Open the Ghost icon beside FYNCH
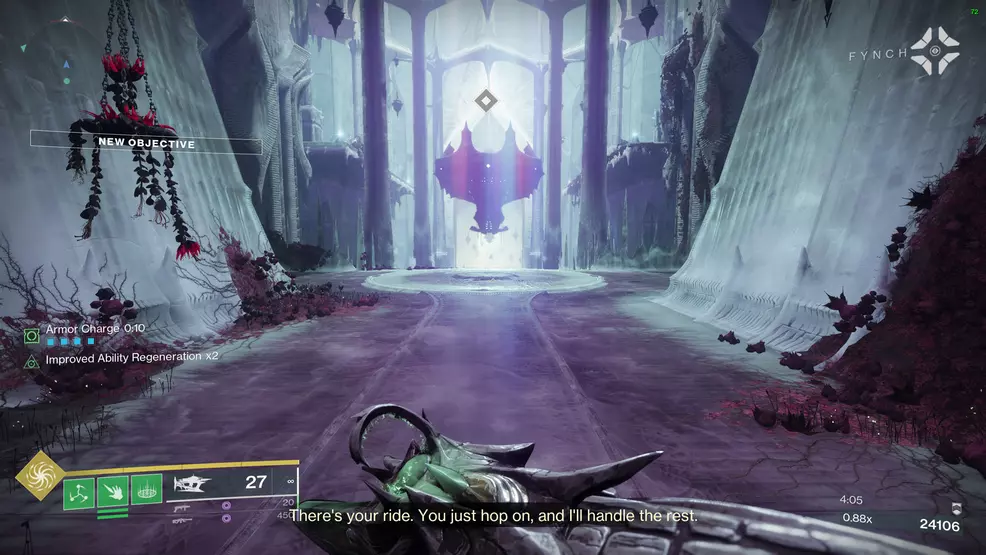Viewport: 986px width, 555px height. pos(934,52)
